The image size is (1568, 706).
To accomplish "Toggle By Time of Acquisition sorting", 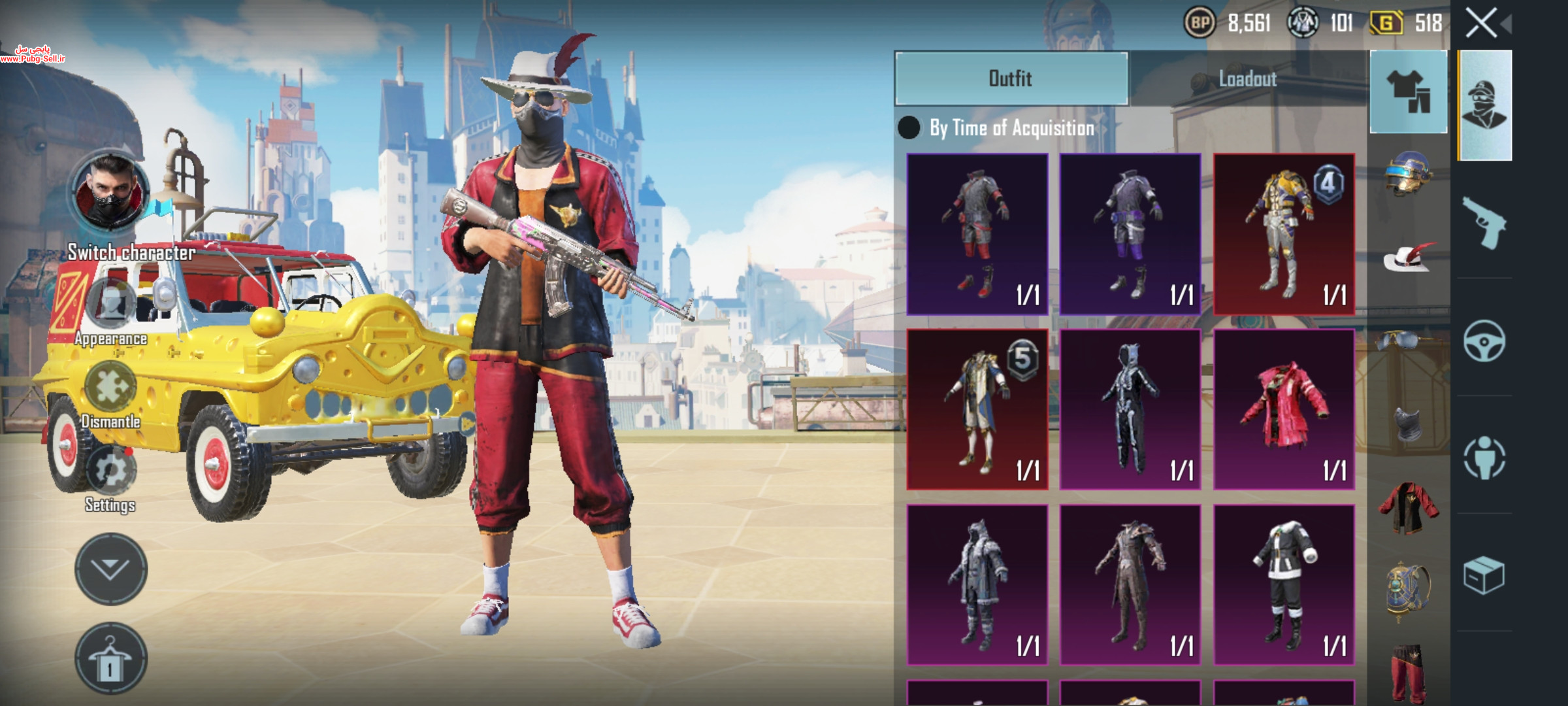I will pyautogui.click(x=909, y=128).
